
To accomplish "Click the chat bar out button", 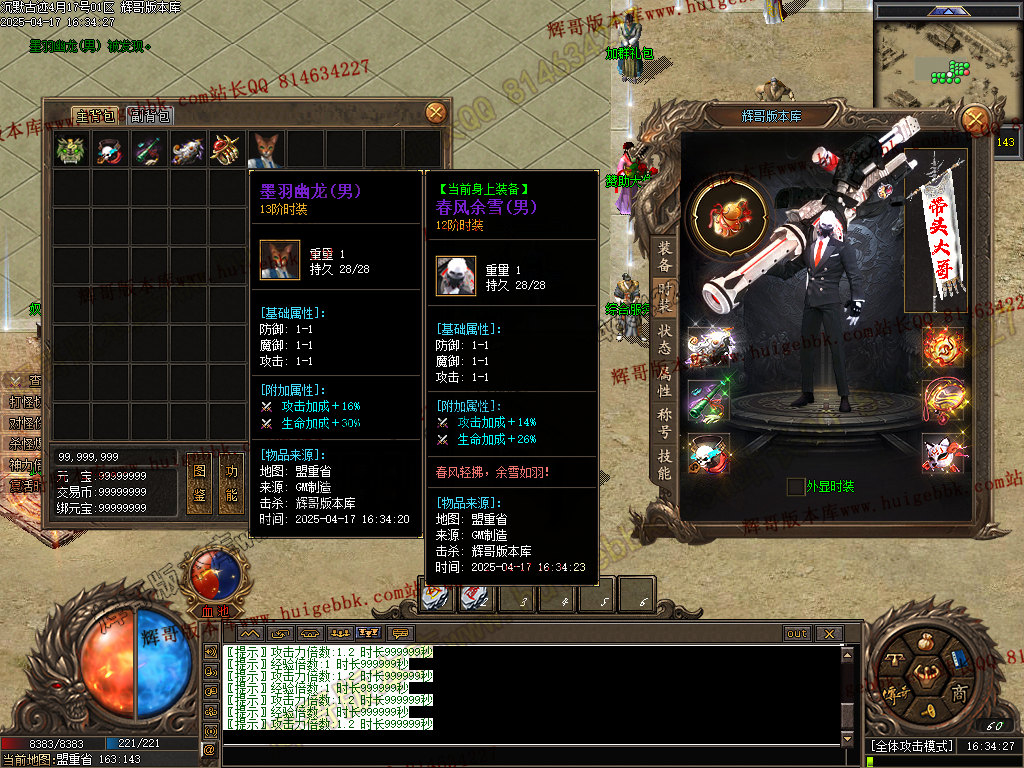I will click(797, 634).
